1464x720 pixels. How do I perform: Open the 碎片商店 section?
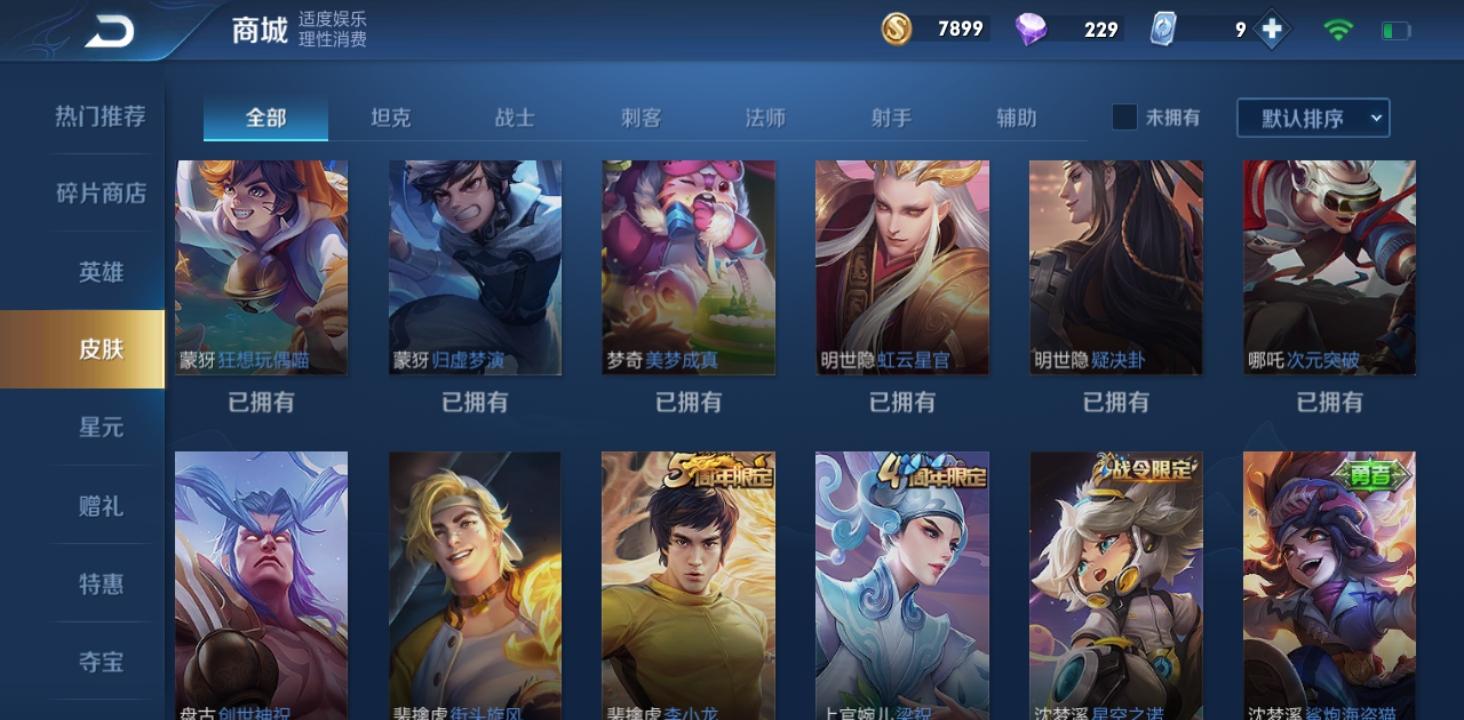tap(100, 193)
